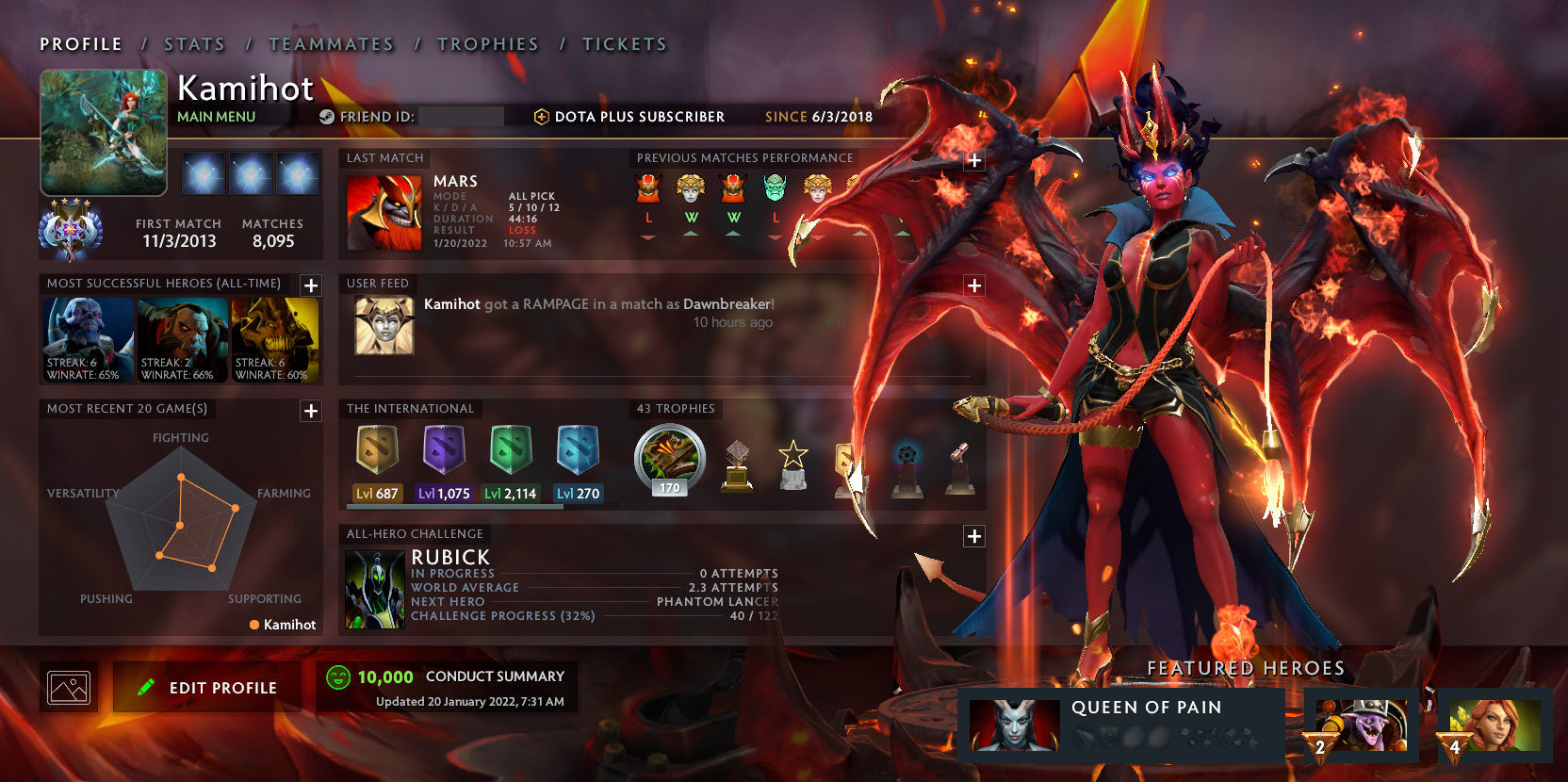Click the Dota Plus Subscriber shield icon
Screen dimensions: 1568x782
point(541,117)
